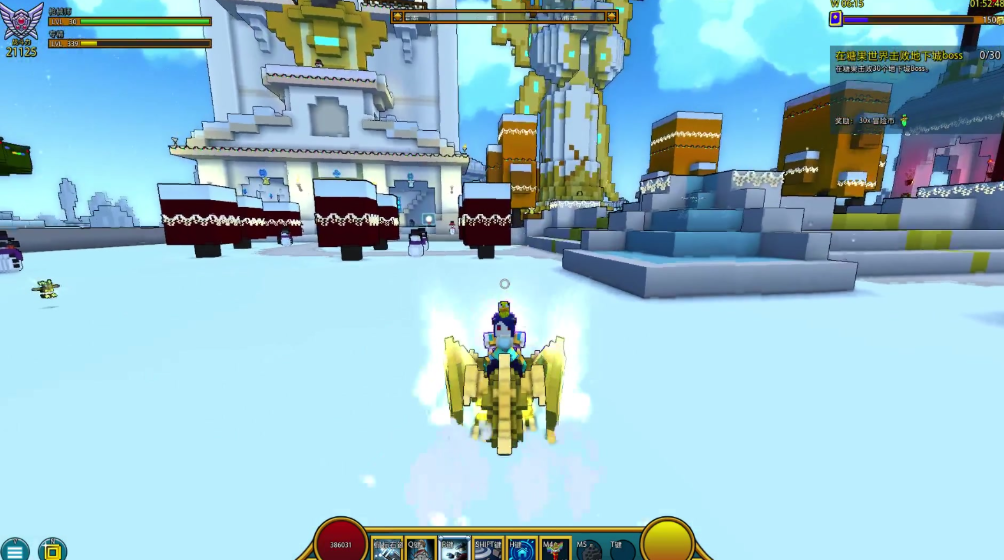
Task: Click the blue card icon beside the progress bar
Action: 836,19
